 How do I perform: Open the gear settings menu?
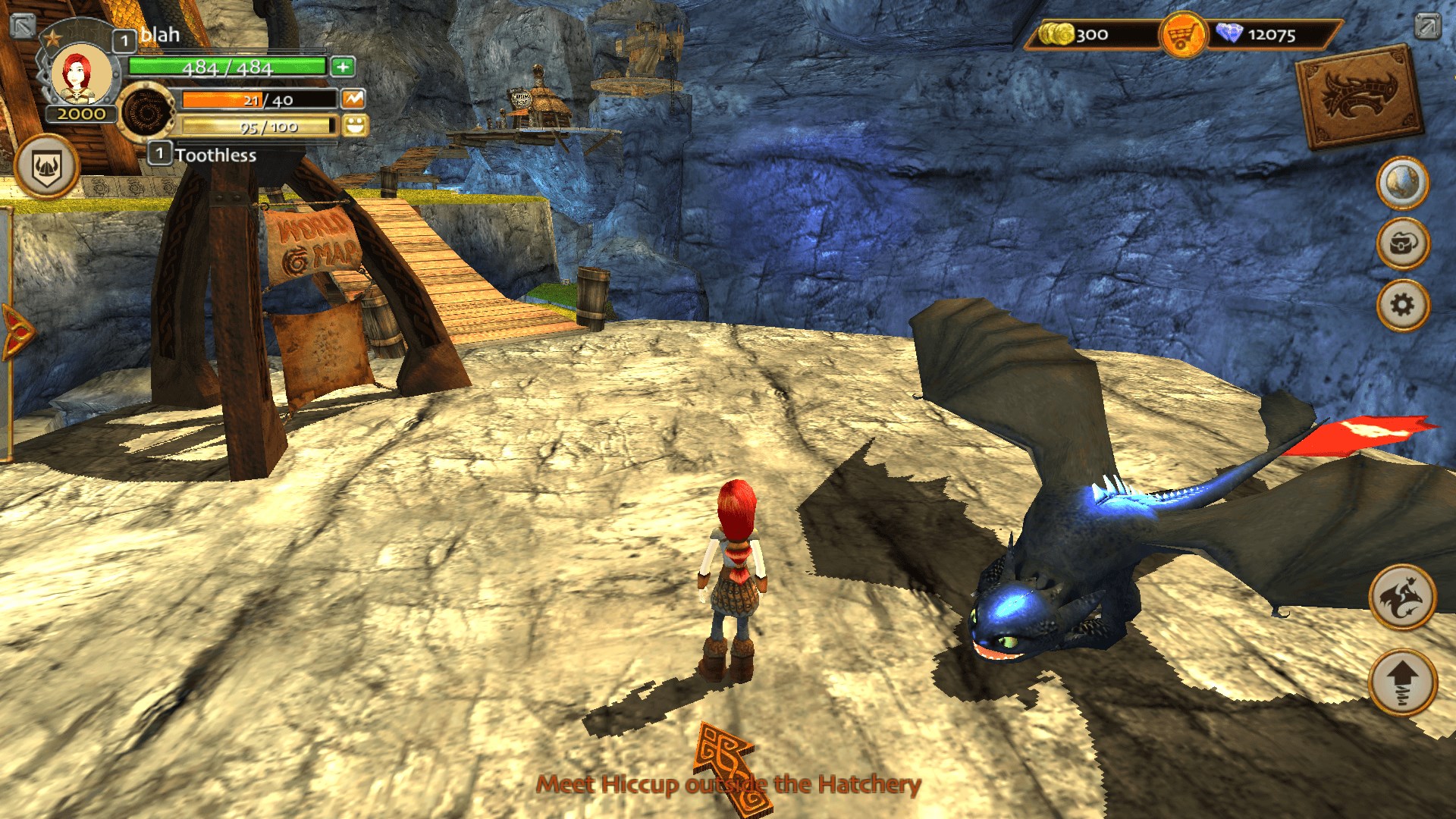point(1402,305)
